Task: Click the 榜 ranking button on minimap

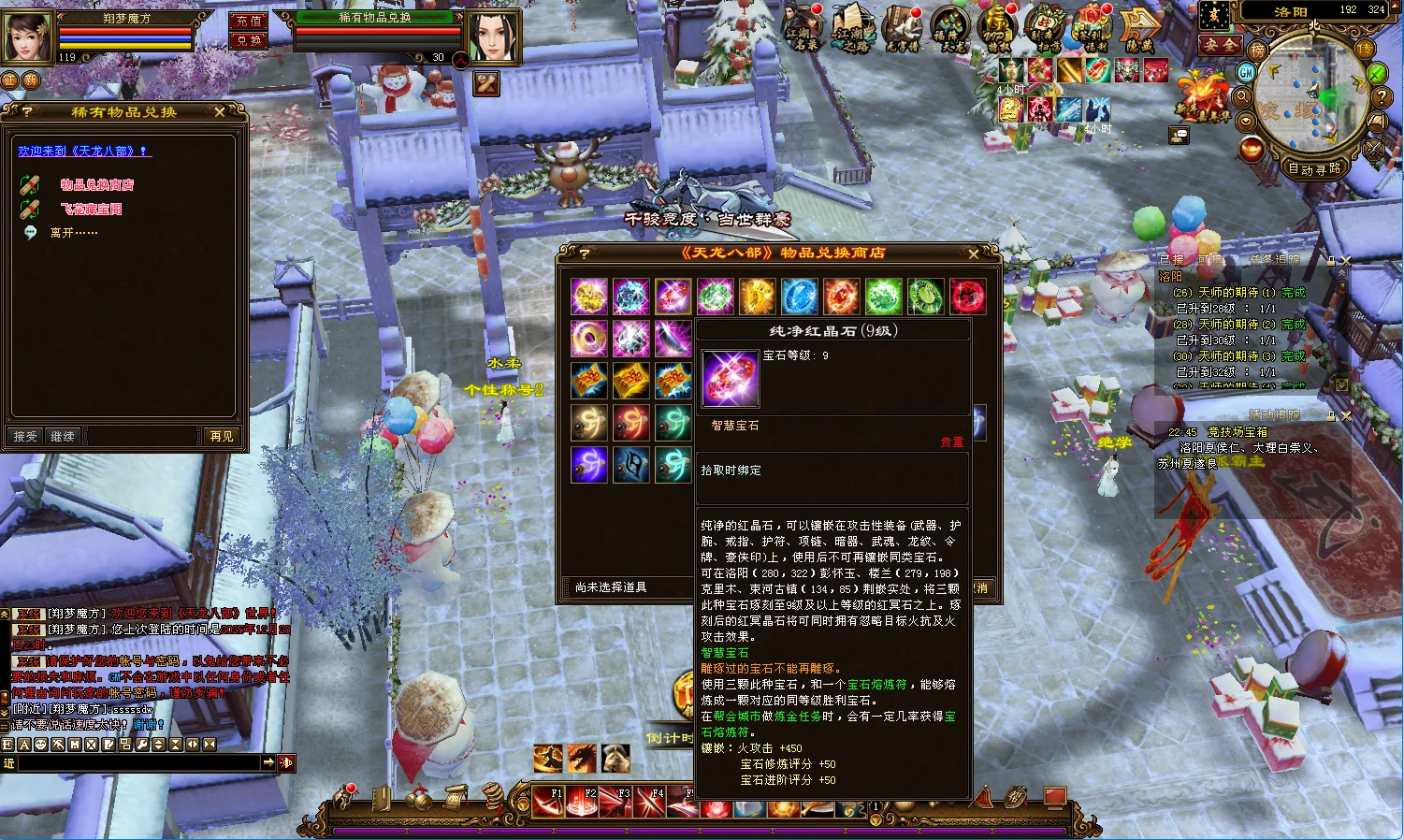Action: [x=1258, y=50]
